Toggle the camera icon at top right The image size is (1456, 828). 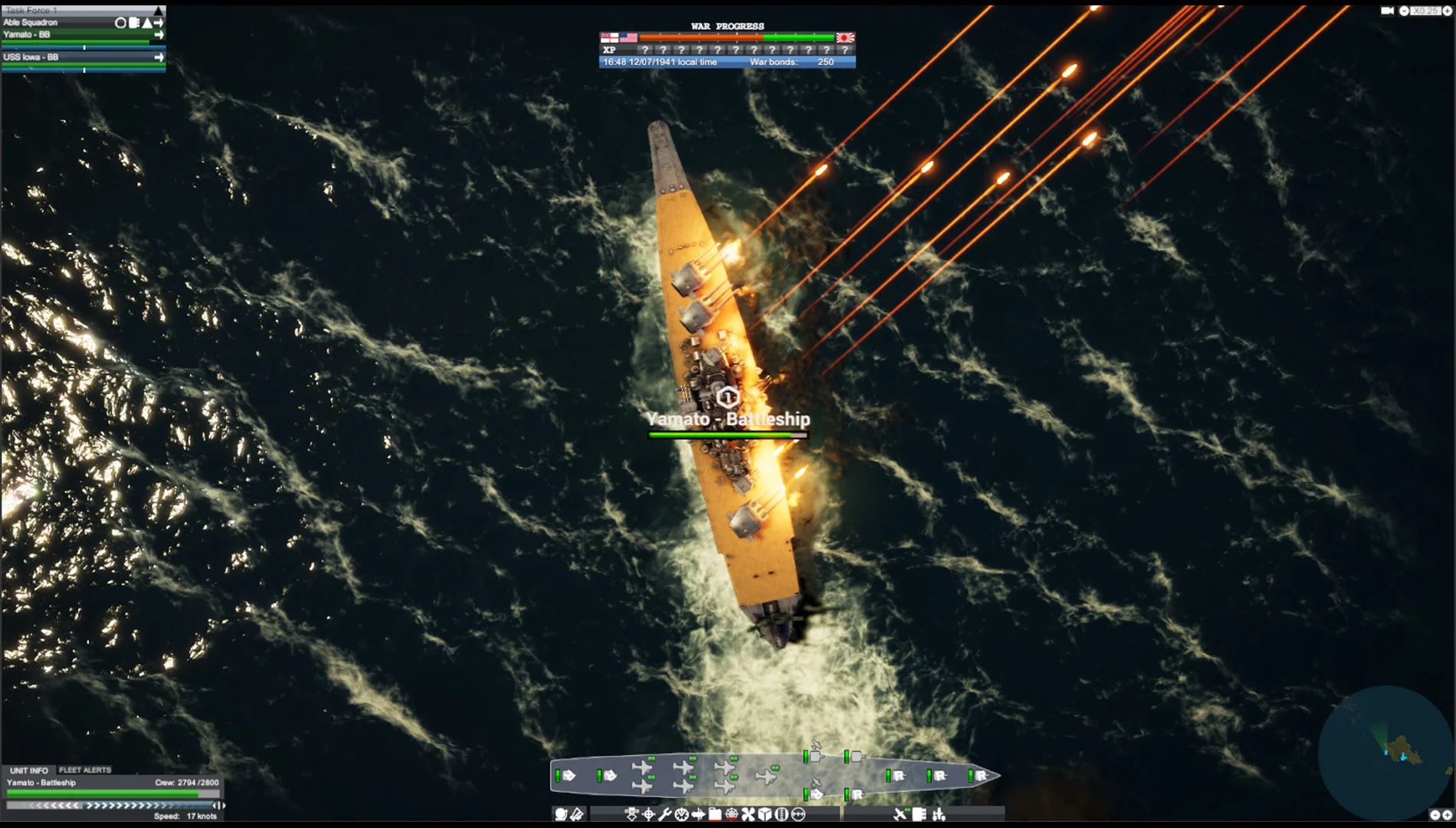[1389, 11]
